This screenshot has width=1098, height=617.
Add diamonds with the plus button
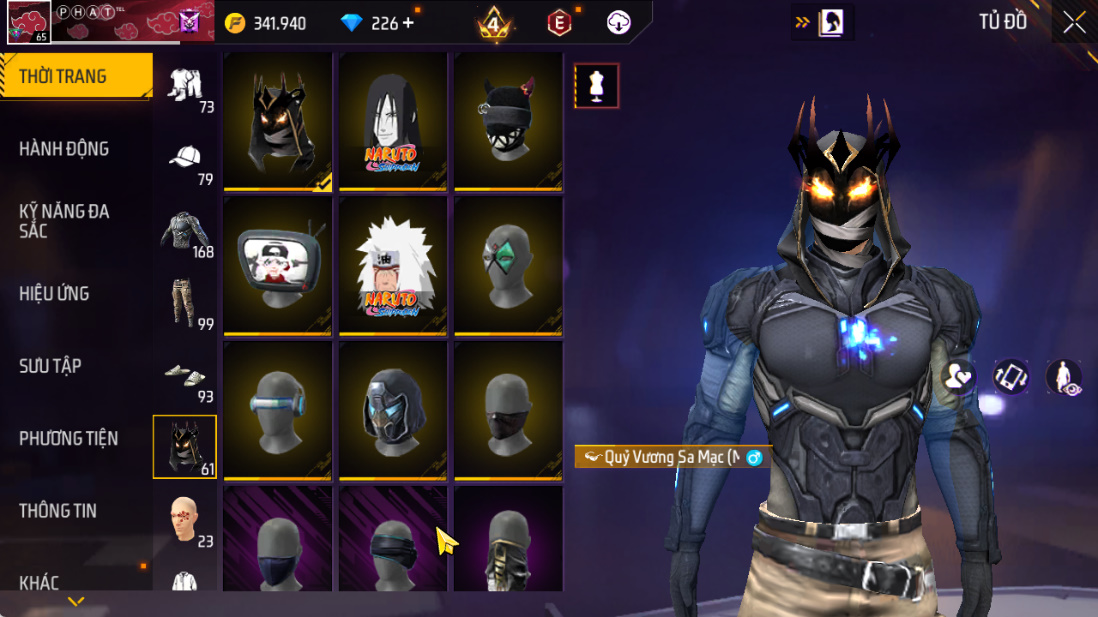pyautogui.click(x=408, y=23)
